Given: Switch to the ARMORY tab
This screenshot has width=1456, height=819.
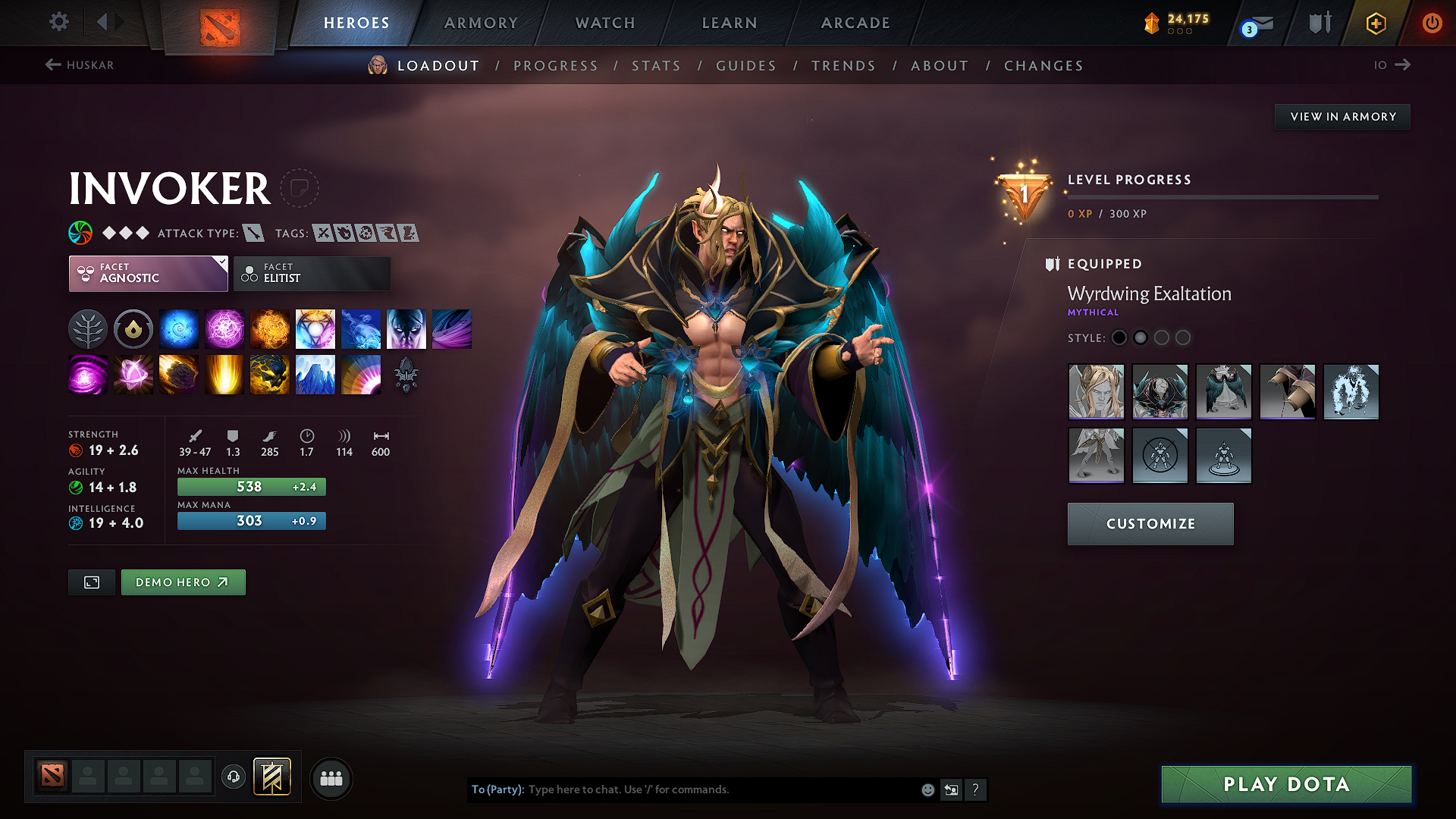Looking at the screenshot, I should [480, 23].
